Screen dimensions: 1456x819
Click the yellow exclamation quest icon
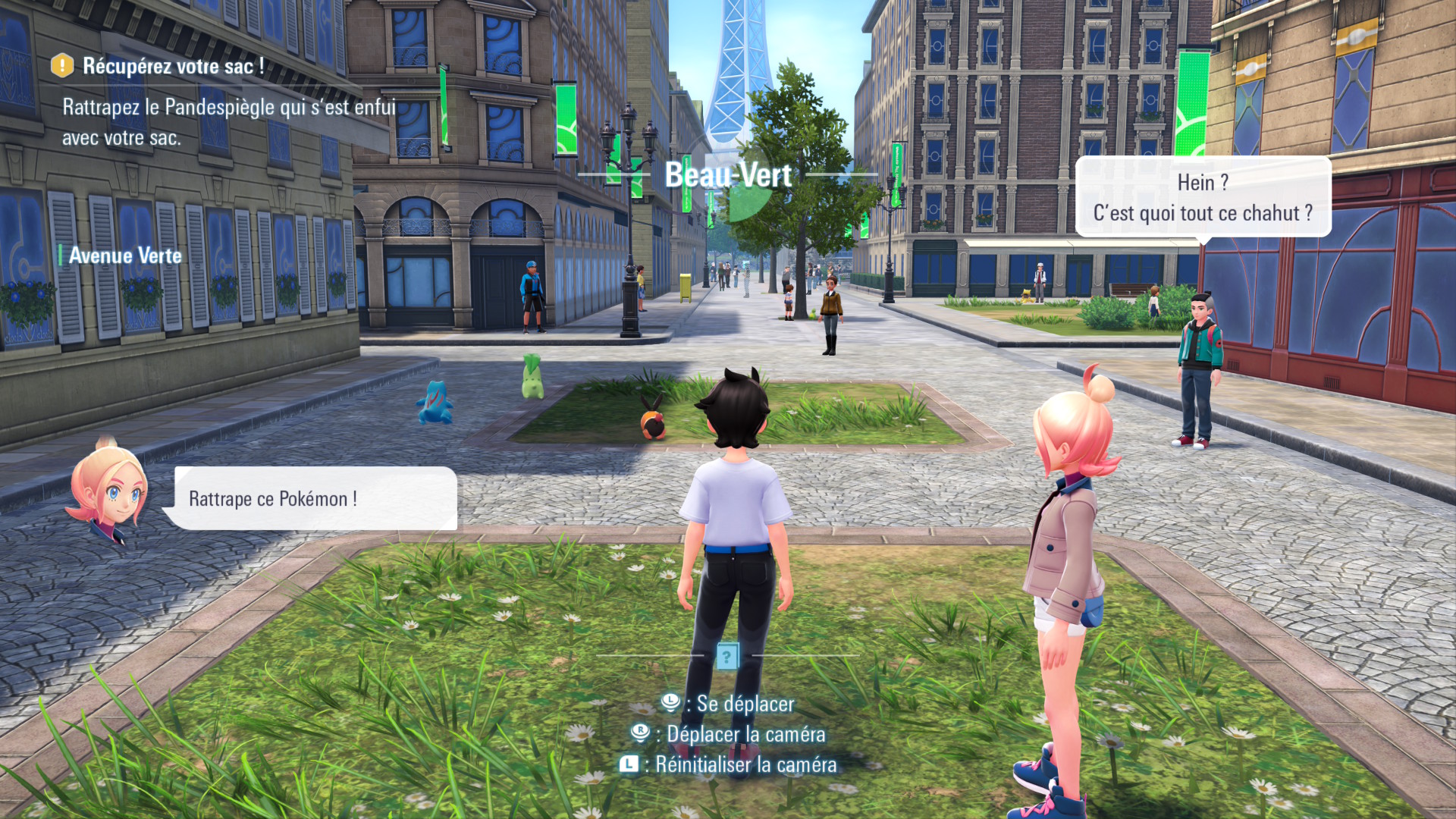62,66
